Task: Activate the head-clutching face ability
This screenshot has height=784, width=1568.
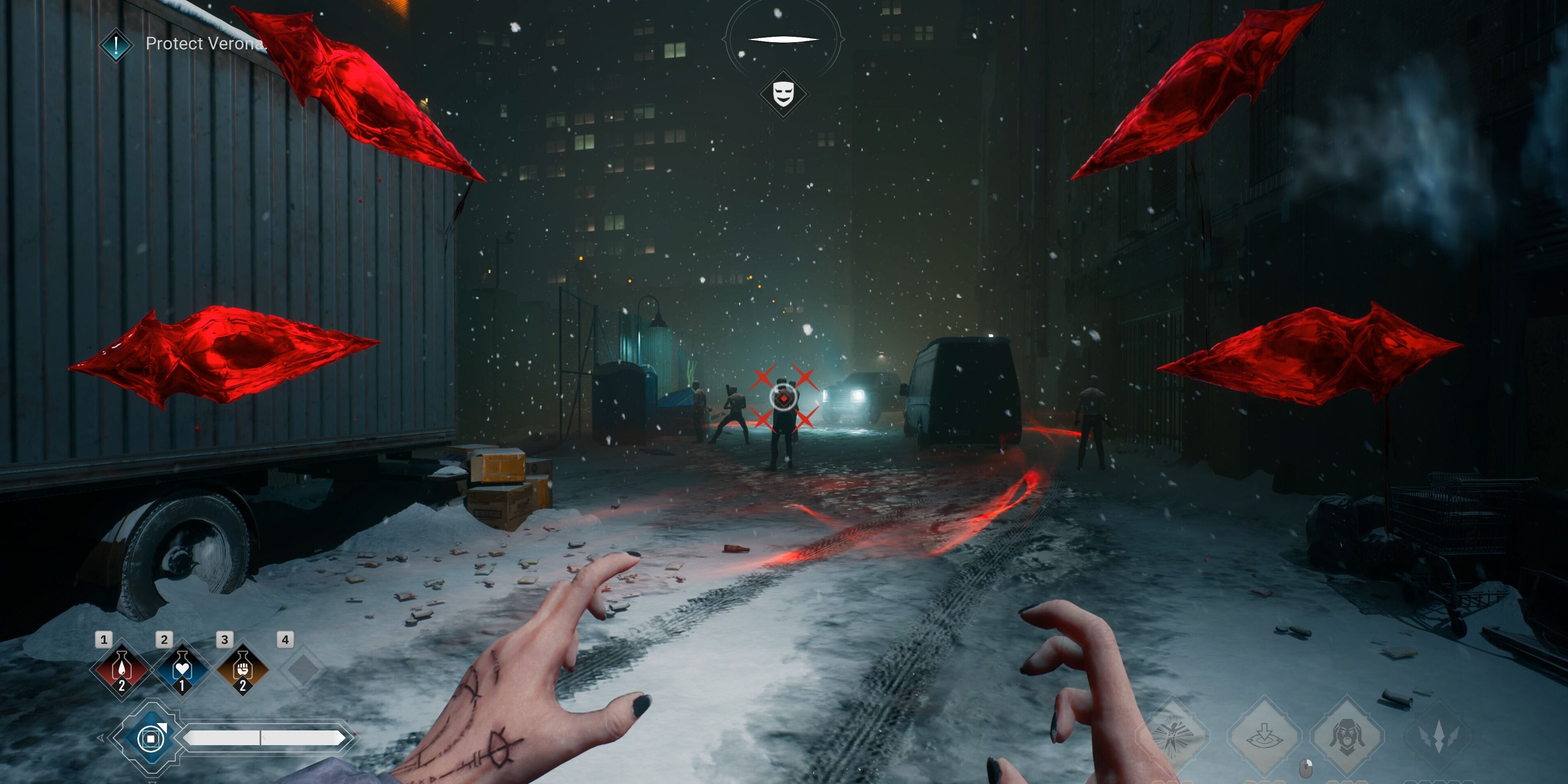Action: click(1348, 735)
